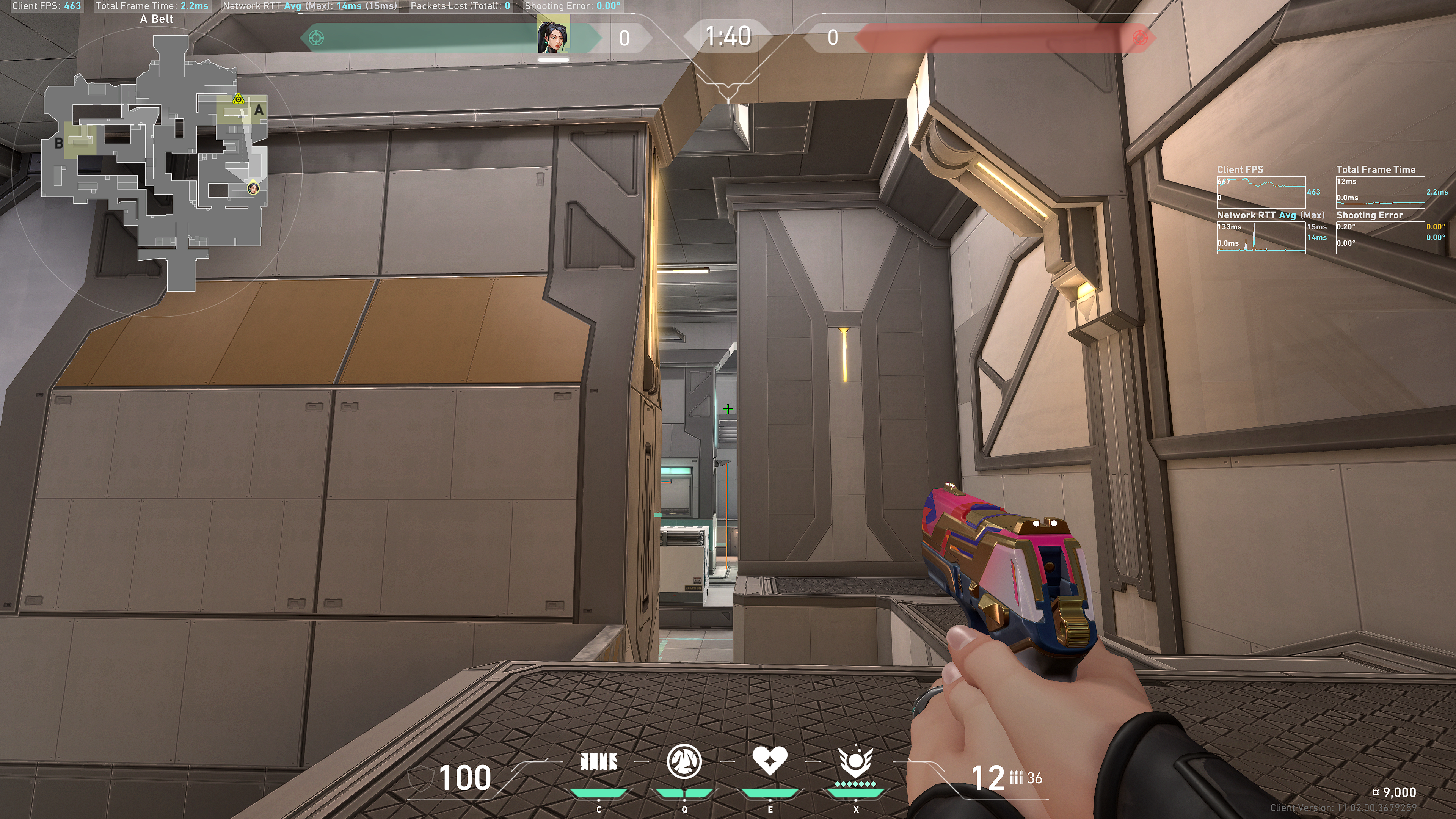Viewport: 1456px width, 819px height.
Task: Select the Barrier Orb ability icon
Action: click(599, 762)
